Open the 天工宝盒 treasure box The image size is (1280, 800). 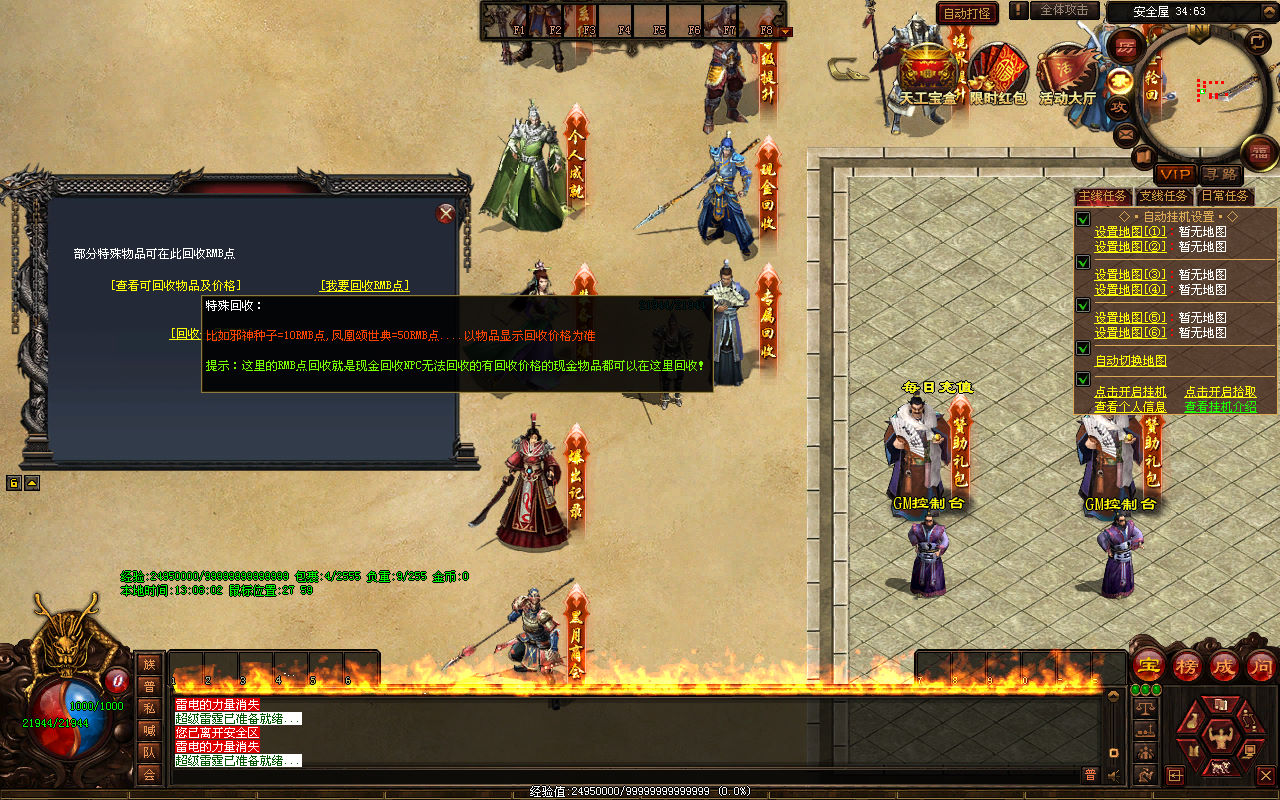click(927, 75)
